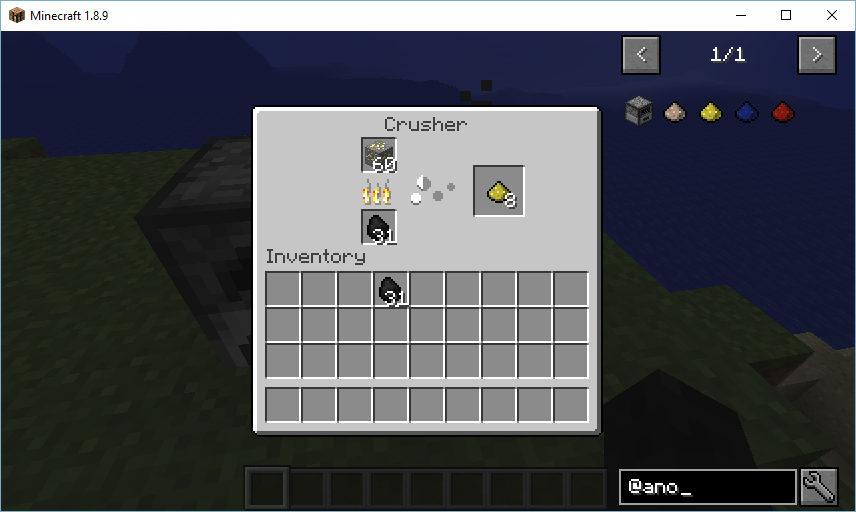Focus the item search box containing "@ano"
The width and height of the screenshot is (856, 512).
pyautogui.click(x=707, y=487)
